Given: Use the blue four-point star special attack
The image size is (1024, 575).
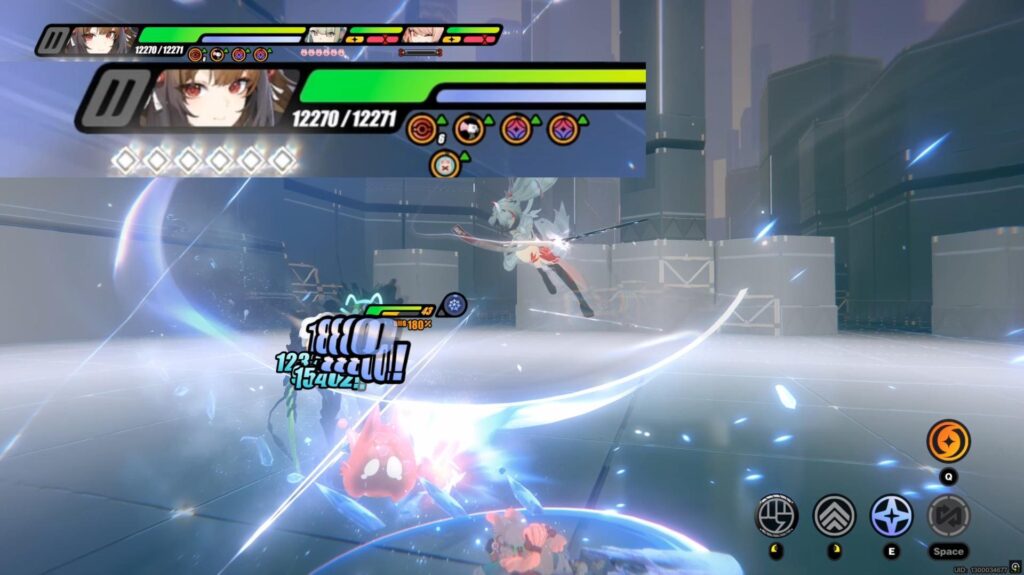Looking at the screenshot, I should [x=891, y=515].
